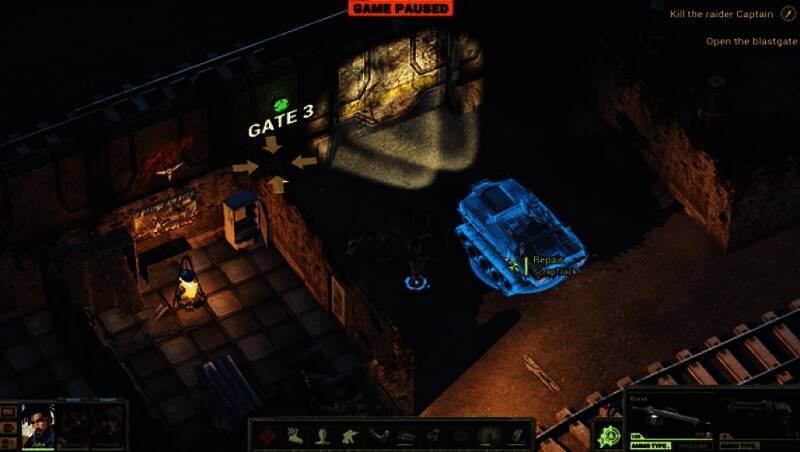Open the 'Kill the raider Captain' objective
The image size is (800, 452).
(731, 14)
